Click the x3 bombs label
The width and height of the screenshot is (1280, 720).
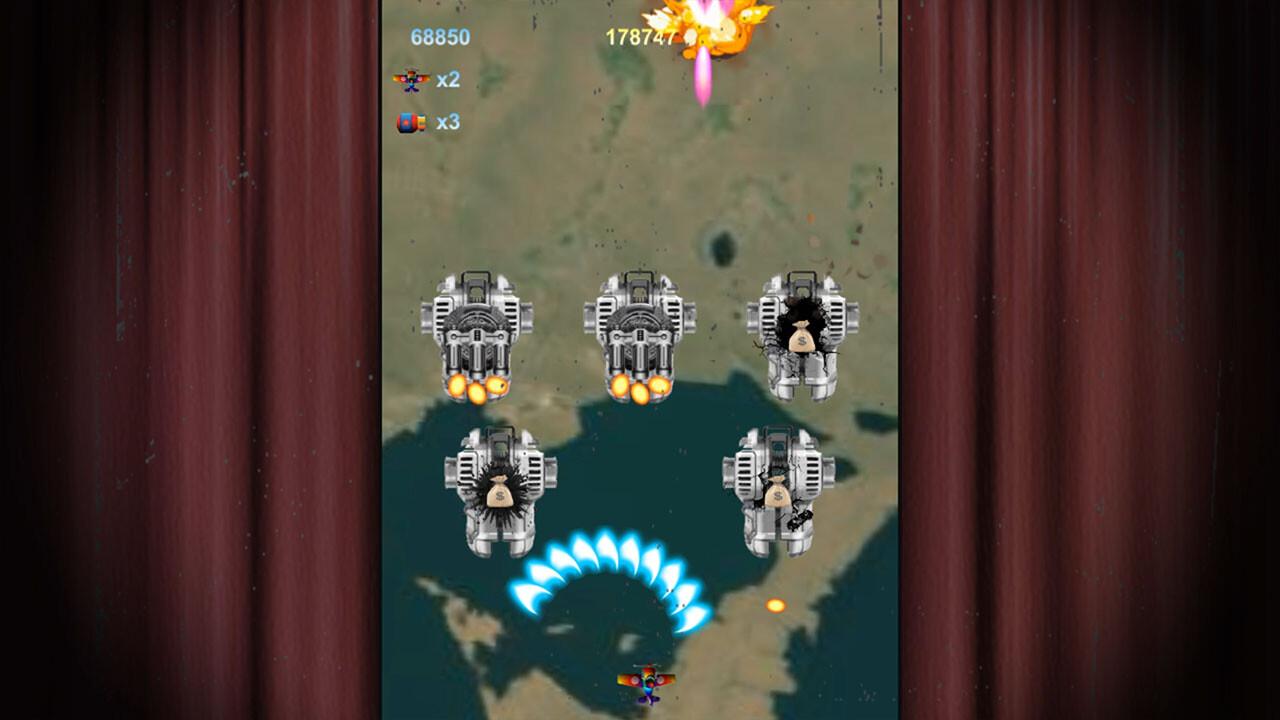449,122
